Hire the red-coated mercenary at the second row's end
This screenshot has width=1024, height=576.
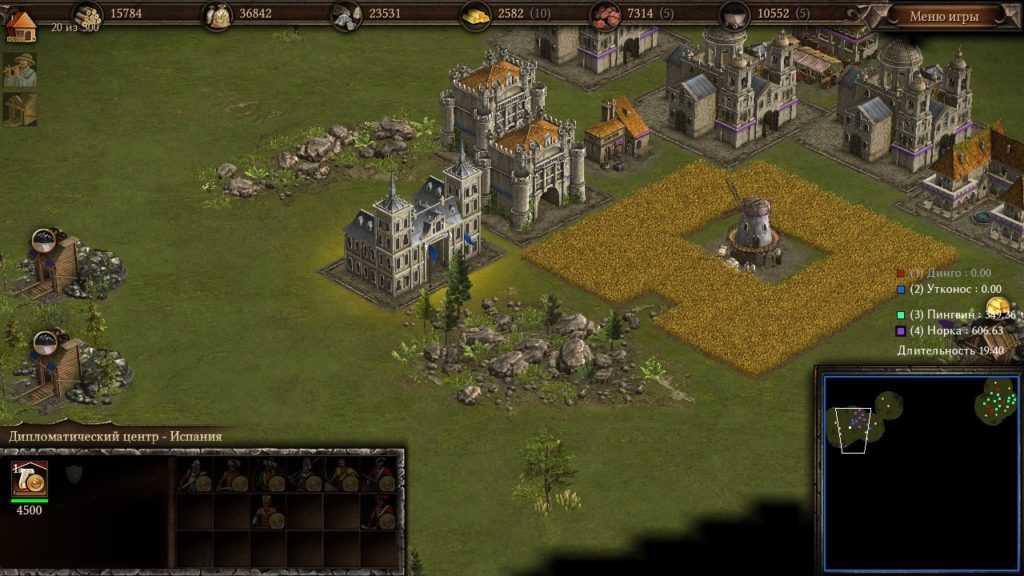point(380,513)
